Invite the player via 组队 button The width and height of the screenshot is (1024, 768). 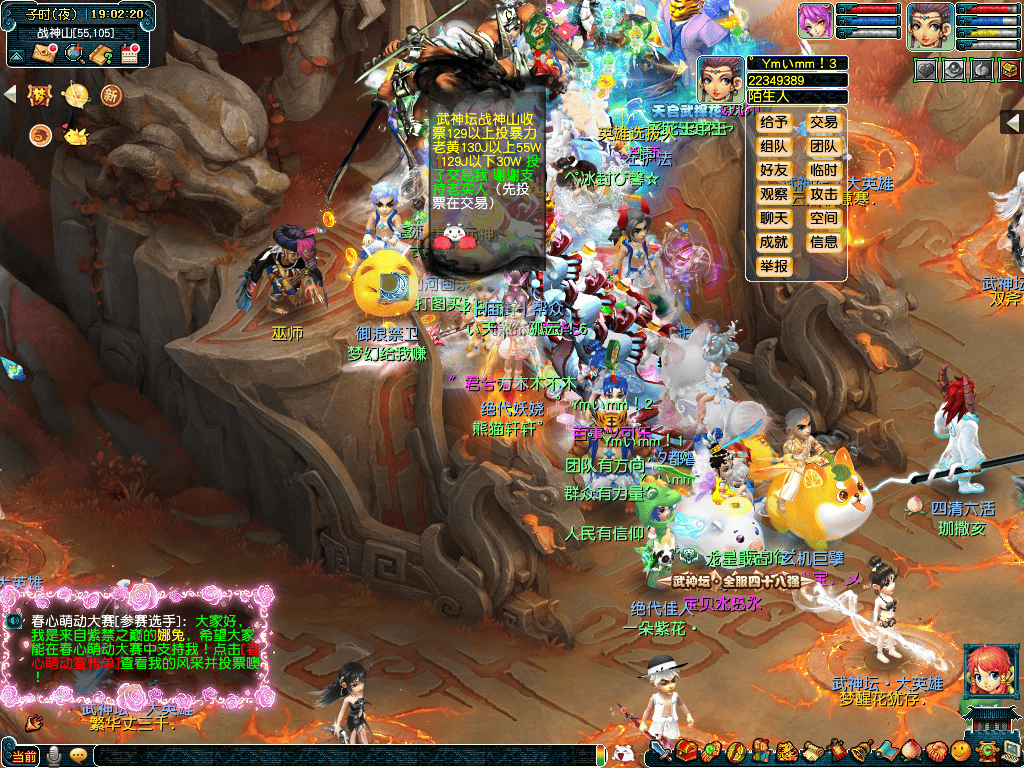pos(774,146)
